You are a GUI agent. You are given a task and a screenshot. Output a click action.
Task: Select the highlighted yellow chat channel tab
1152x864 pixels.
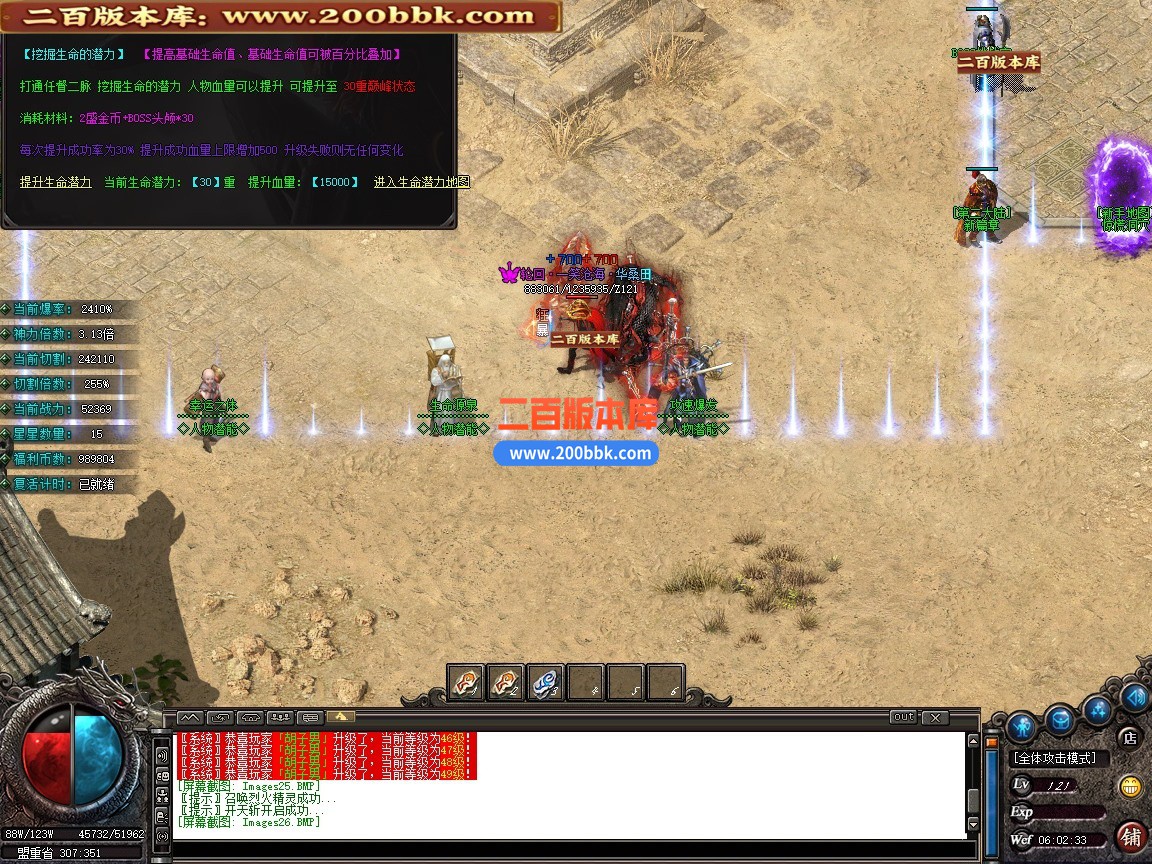[x=340, y=717]
